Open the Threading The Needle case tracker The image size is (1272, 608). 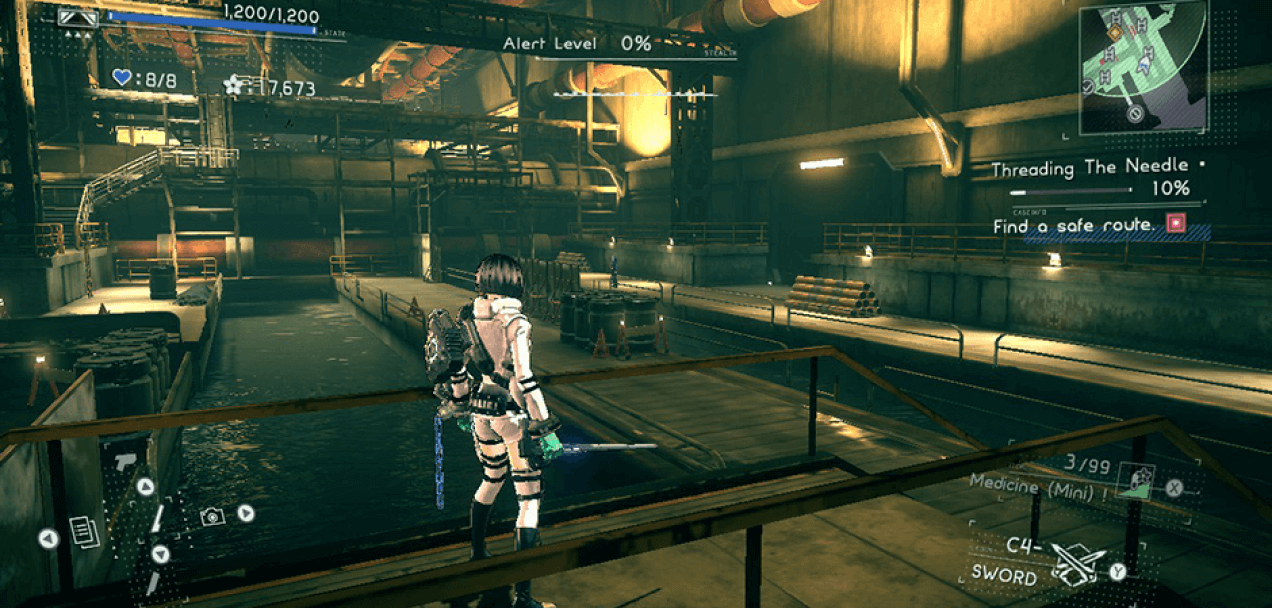coord(1090,169)
